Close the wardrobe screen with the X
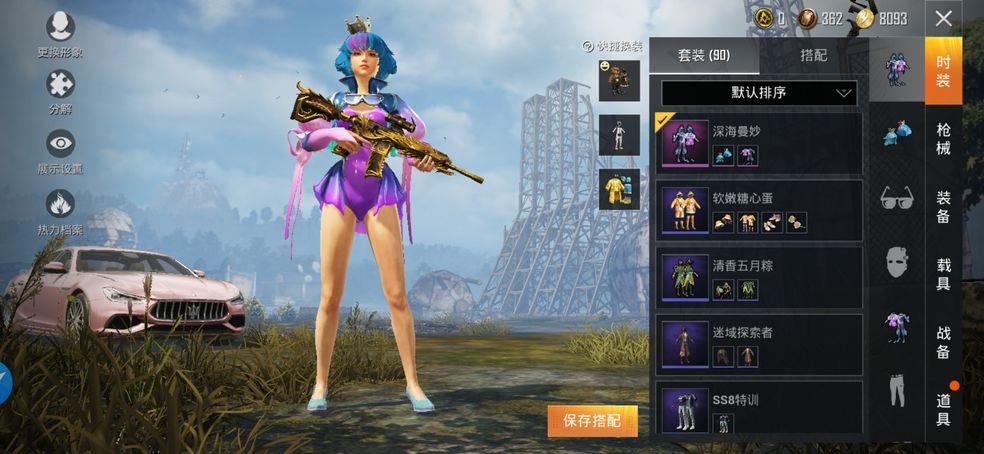984x454 pixels. click(943, 18)
